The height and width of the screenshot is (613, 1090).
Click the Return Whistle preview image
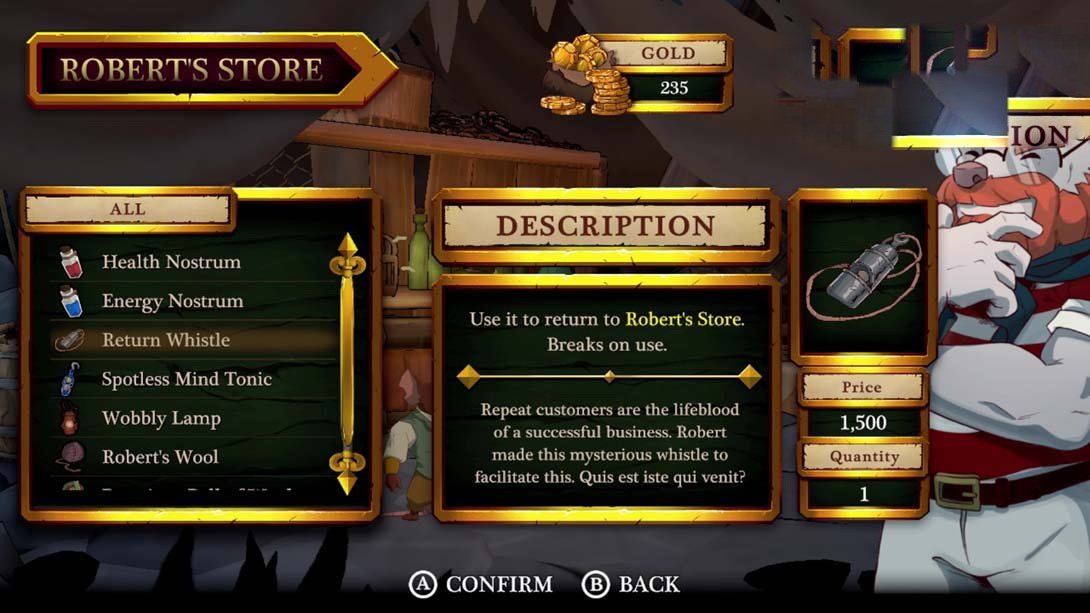862,277
